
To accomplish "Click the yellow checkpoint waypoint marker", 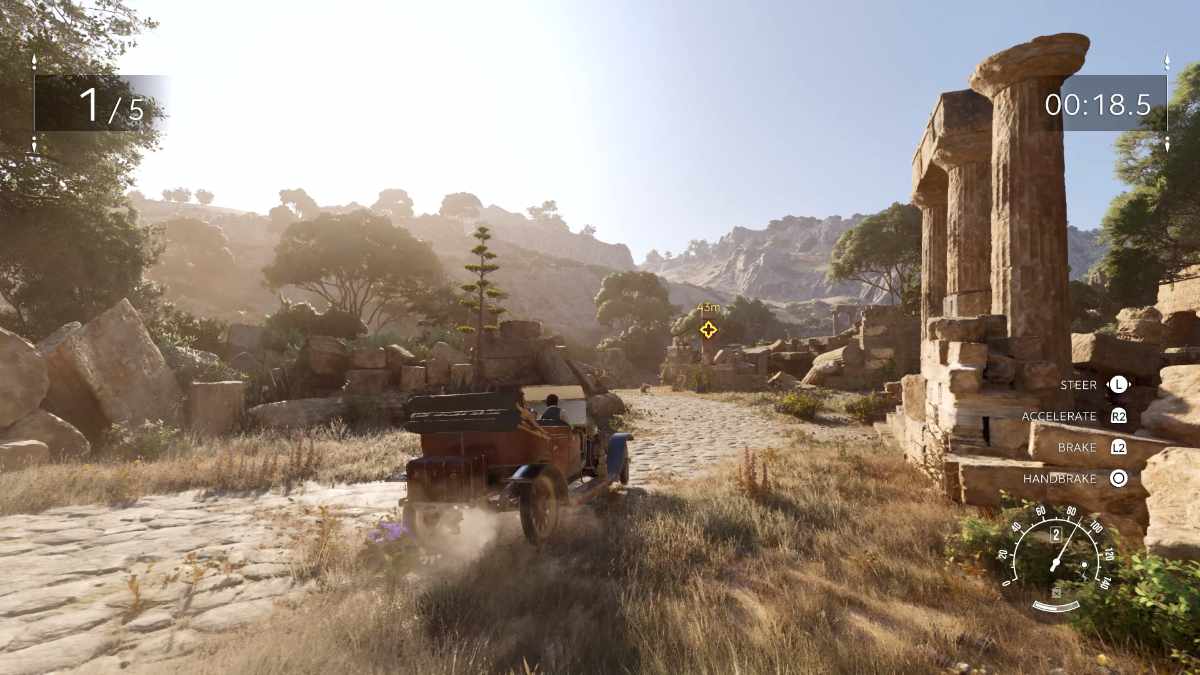I will click(708, 329).
